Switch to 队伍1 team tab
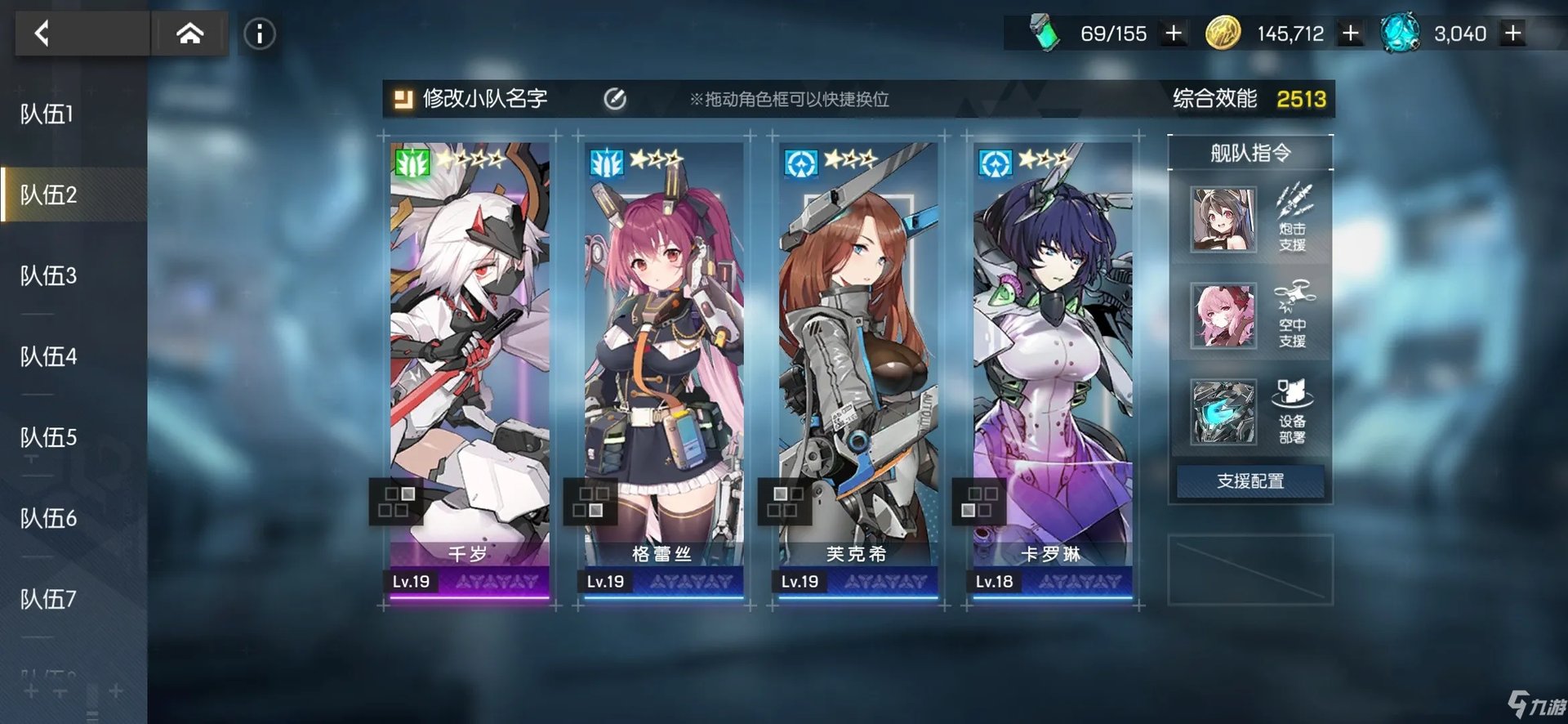Viewport: 1568px width, 724px height. [x=47, y=114]
